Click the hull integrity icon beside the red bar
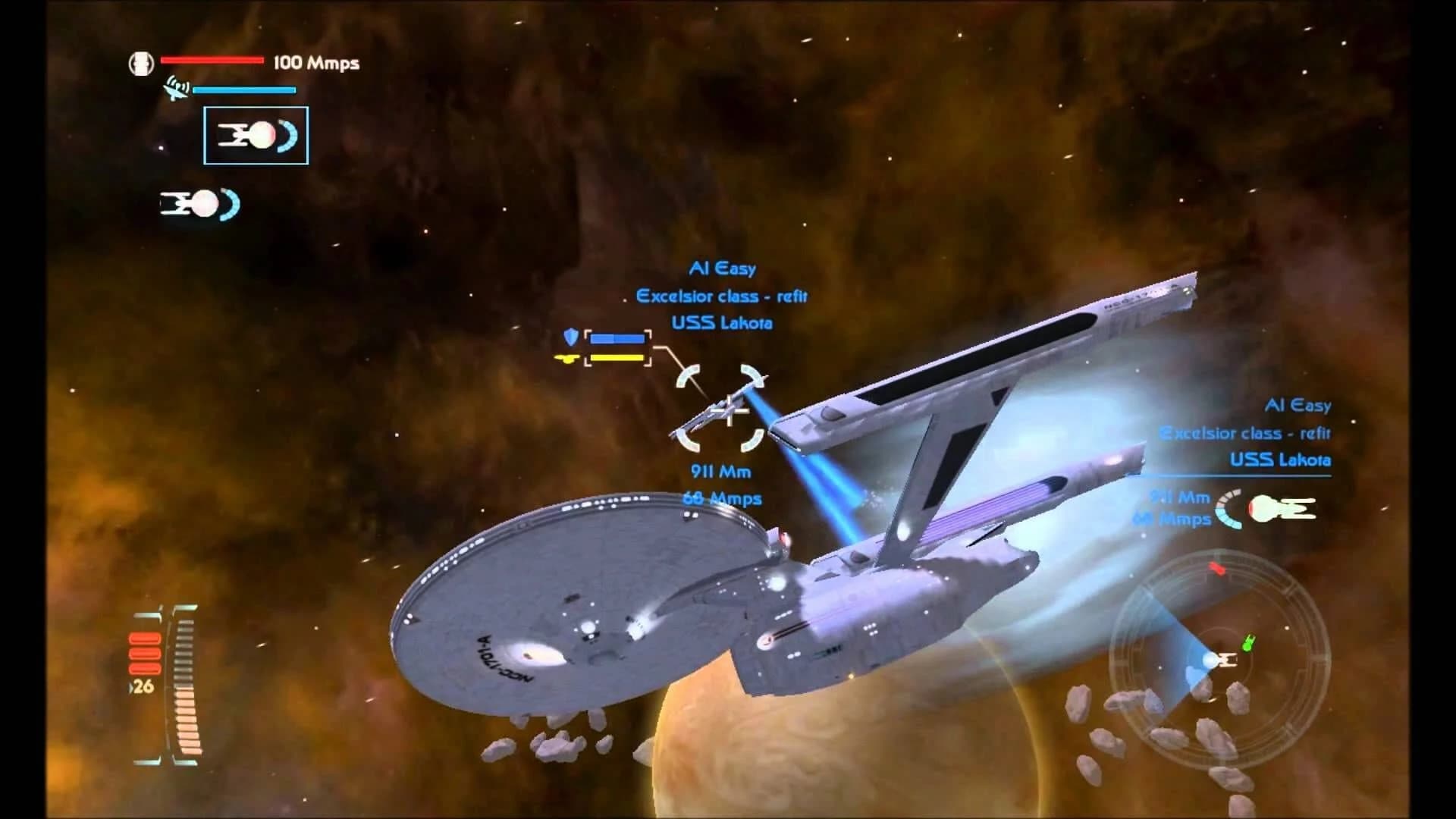The width and height of the screenshot is (1456, 819). point(142,63)
